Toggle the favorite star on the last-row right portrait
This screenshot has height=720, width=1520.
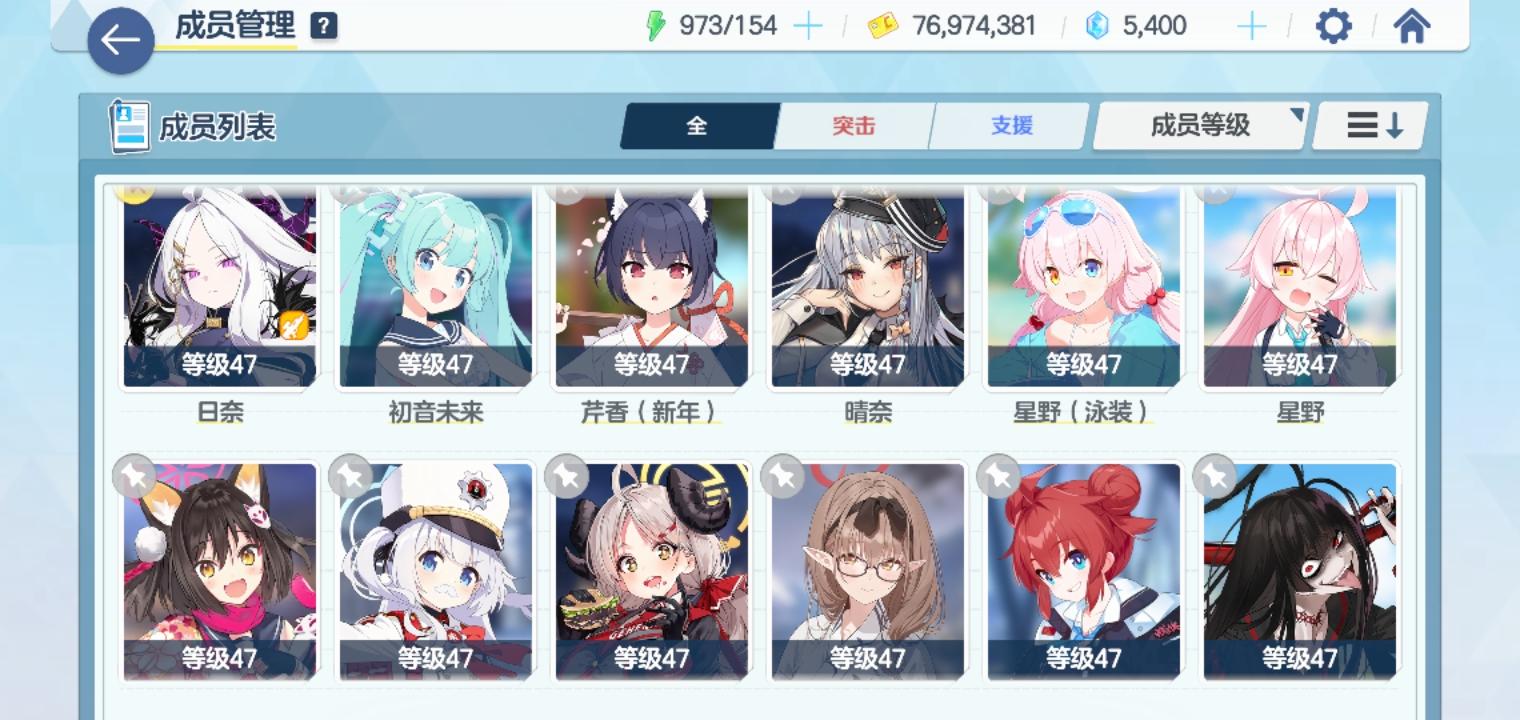pos(1213,477)
